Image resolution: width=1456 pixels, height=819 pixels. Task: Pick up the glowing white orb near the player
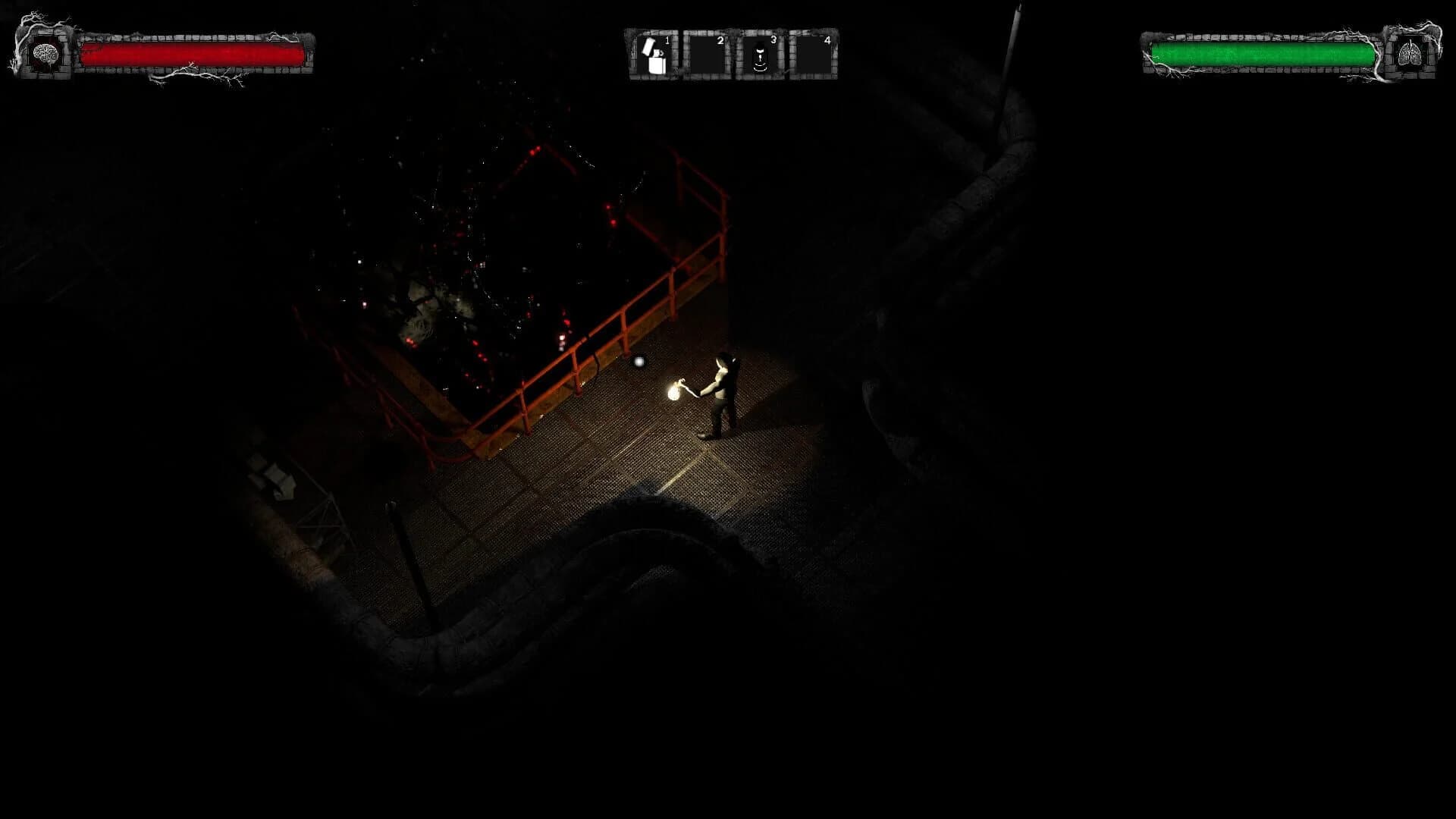(x=639, y=362)
